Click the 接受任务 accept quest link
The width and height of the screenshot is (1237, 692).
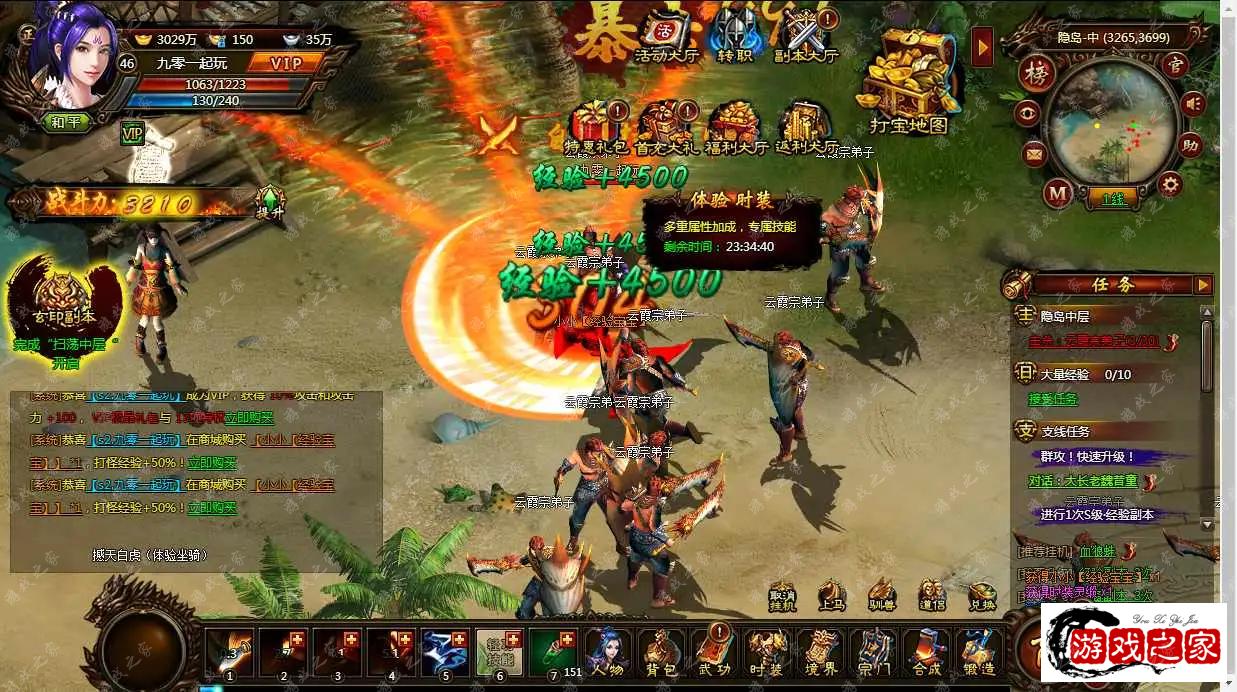(x=1053, y=399)
